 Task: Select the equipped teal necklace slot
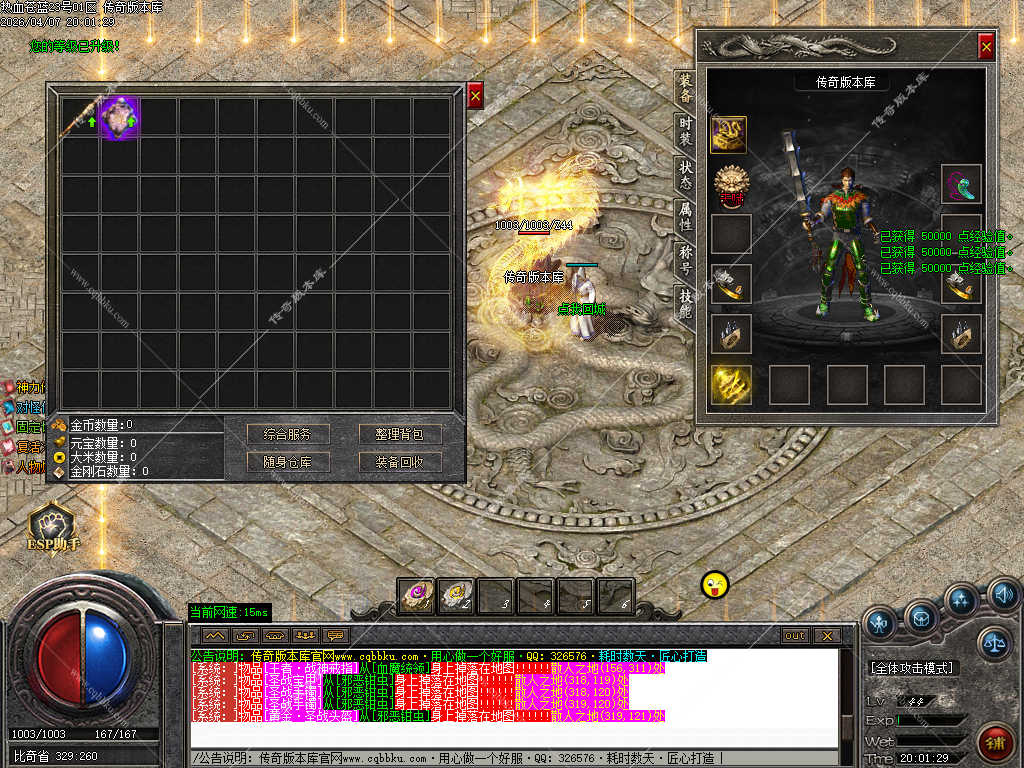coord(962,184)
